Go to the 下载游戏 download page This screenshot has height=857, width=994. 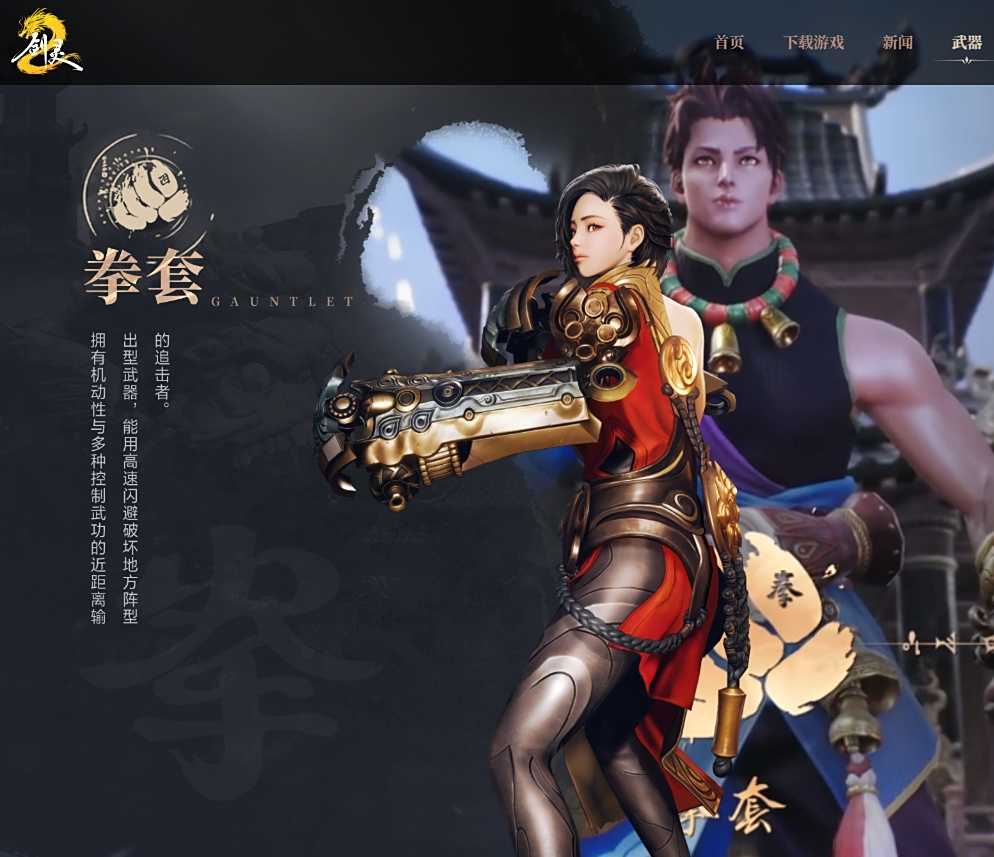[813, 43]
